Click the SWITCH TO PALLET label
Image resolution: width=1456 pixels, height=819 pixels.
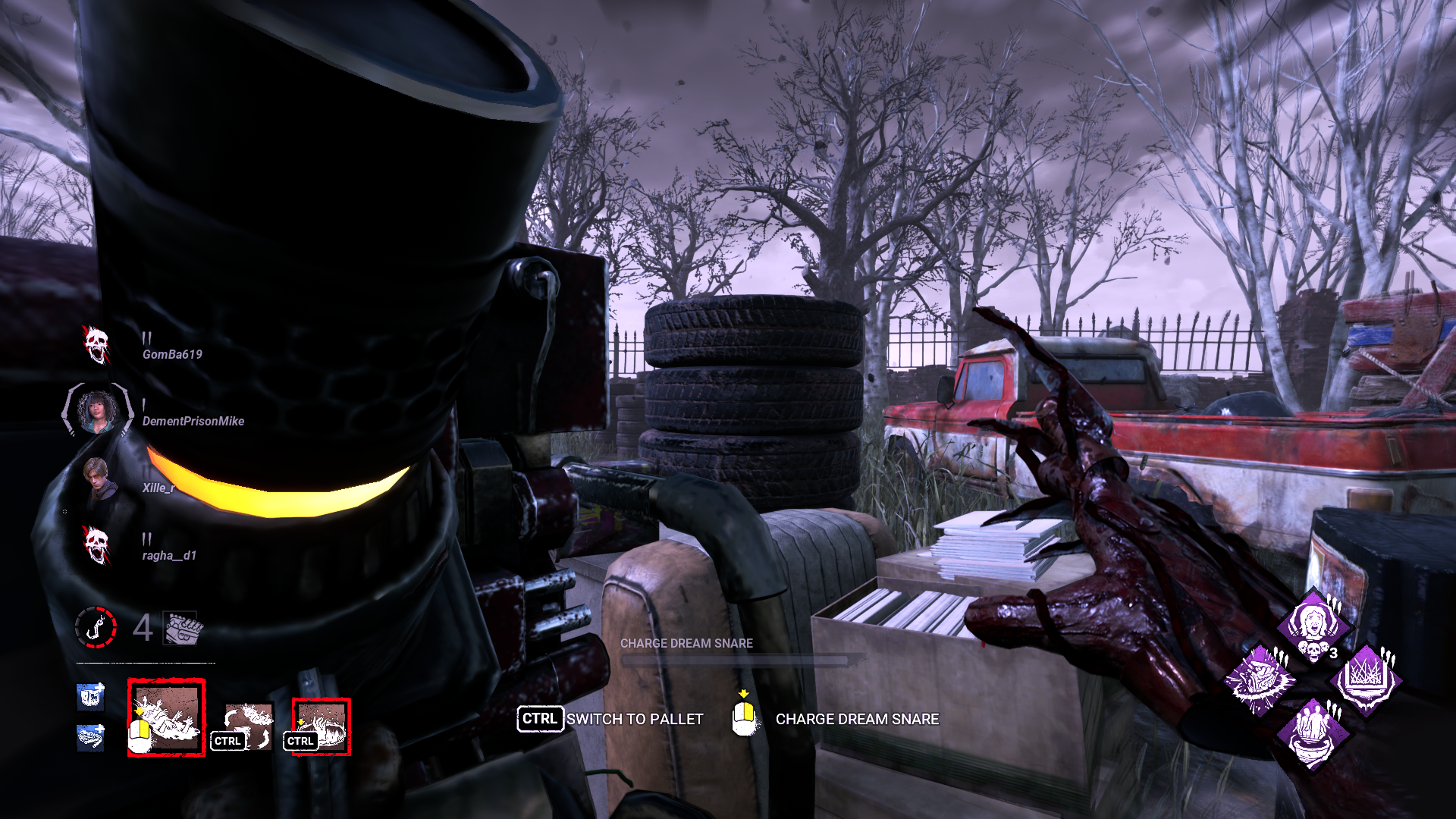click(635, 719)
